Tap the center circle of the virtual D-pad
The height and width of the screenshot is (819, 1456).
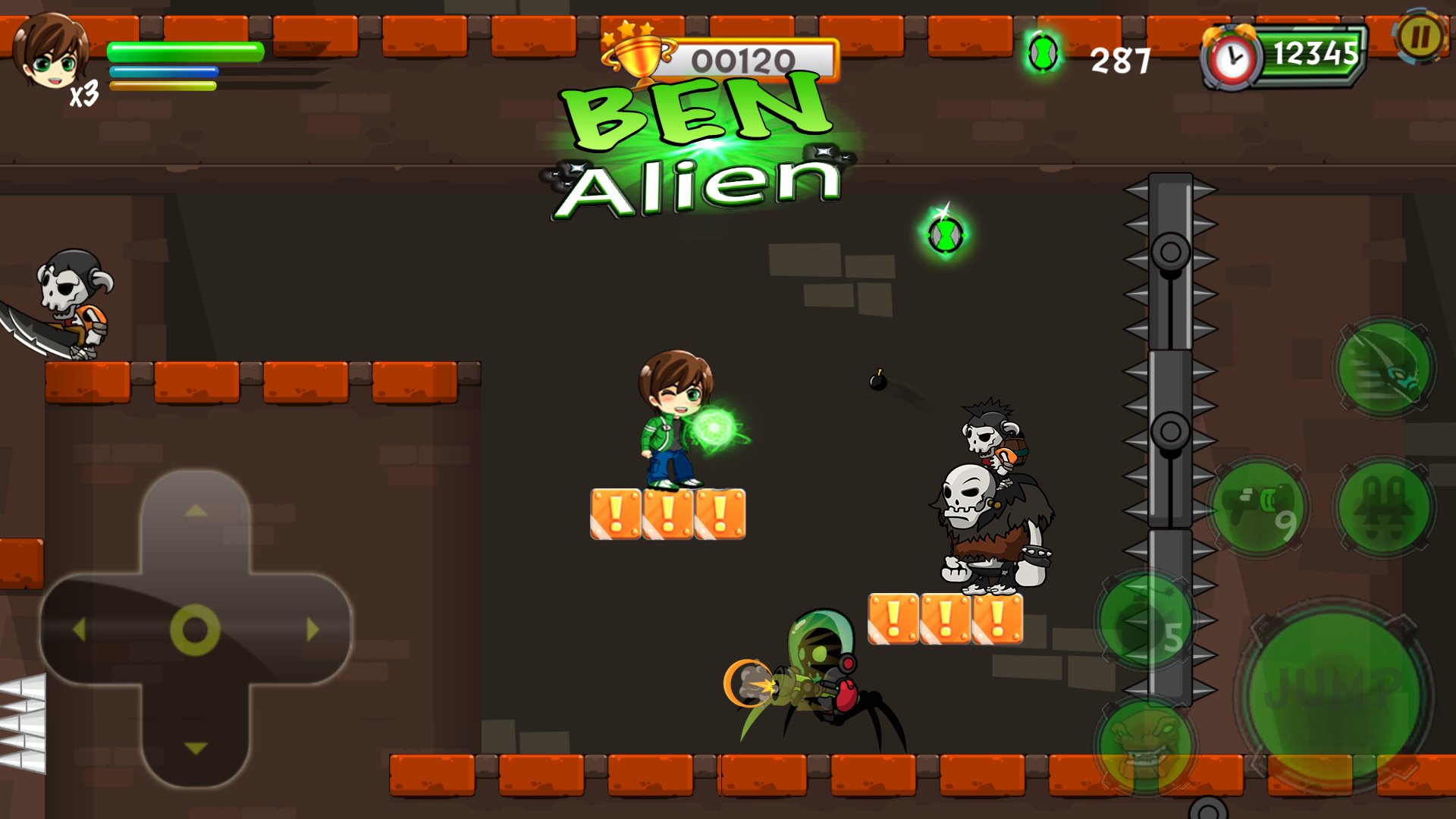196,628
